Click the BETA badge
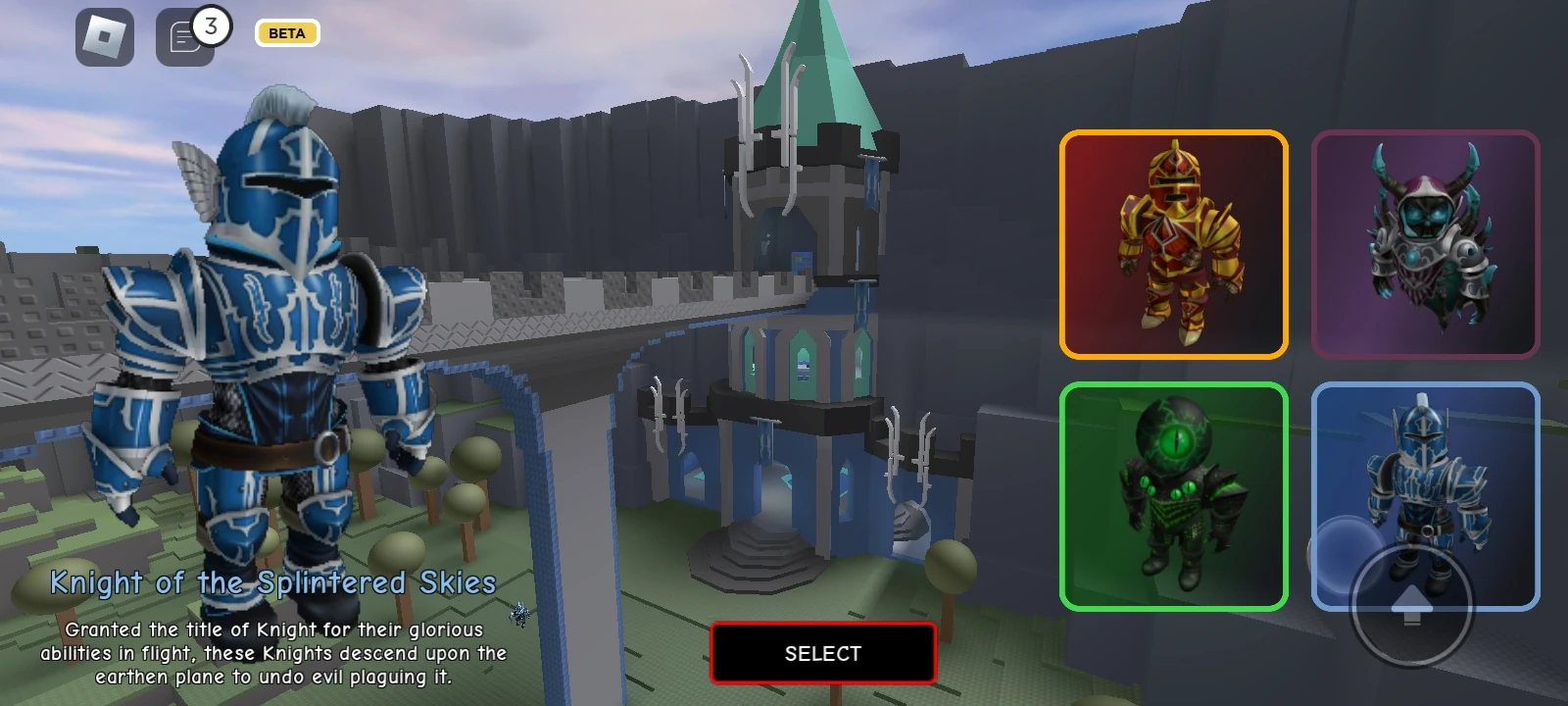This screenshot has width=1568, height=706. 286,32
